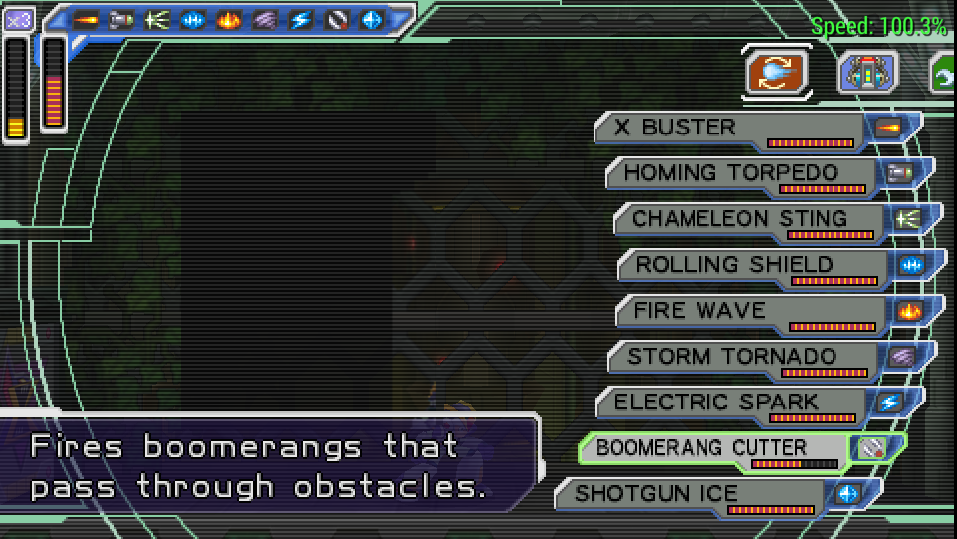Screen dimensions: 957x539
Task: Switch to the blue armor parts tab
Action: (867, 72)
